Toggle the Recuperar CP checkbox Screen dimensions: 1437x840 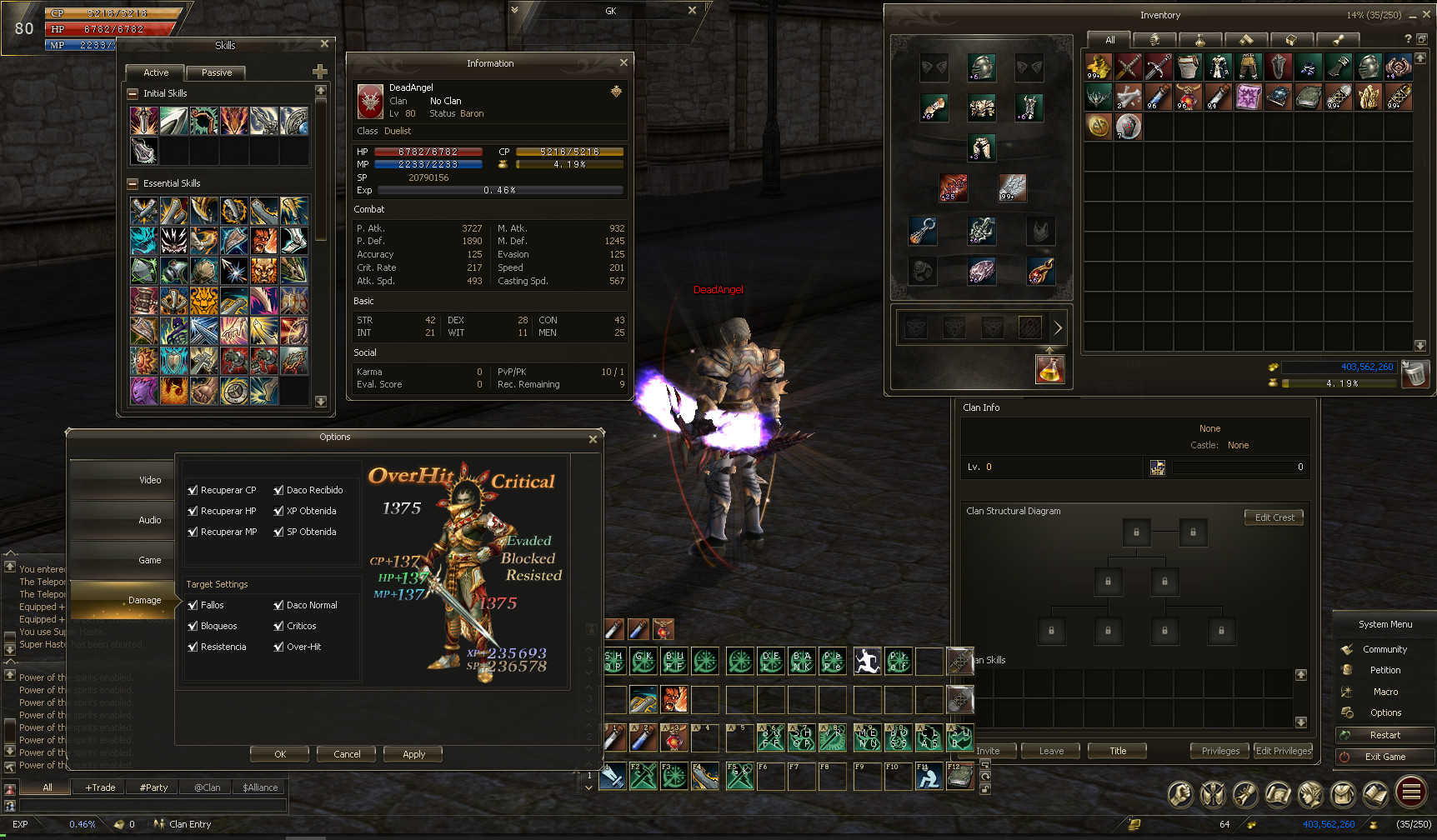(x=193, y=490)
